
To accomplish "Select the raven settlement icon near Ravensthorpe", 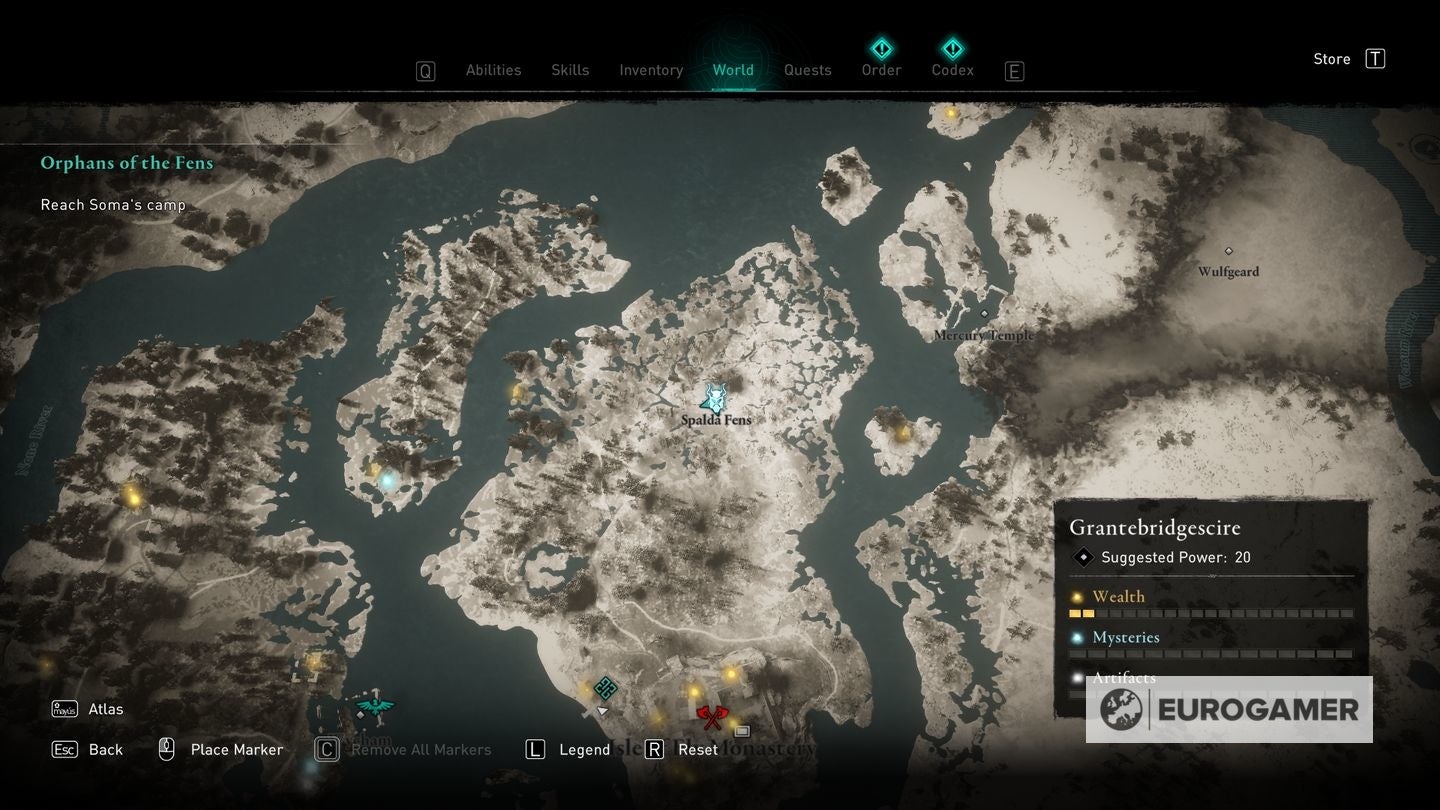I will click(x=375, y=707).
